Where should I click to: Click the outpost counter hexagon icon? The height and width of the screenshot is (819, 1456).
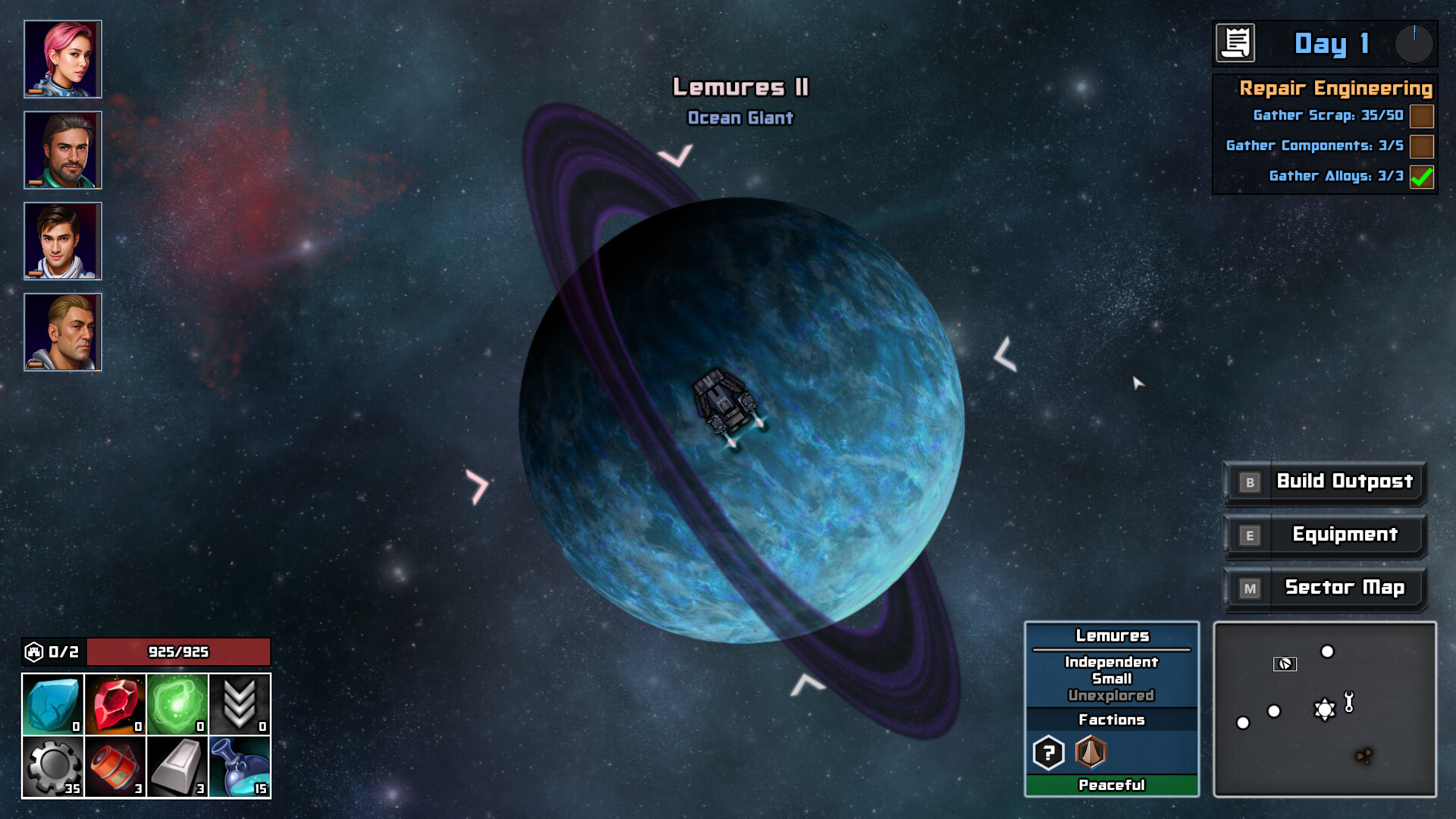tap(34, 651)
